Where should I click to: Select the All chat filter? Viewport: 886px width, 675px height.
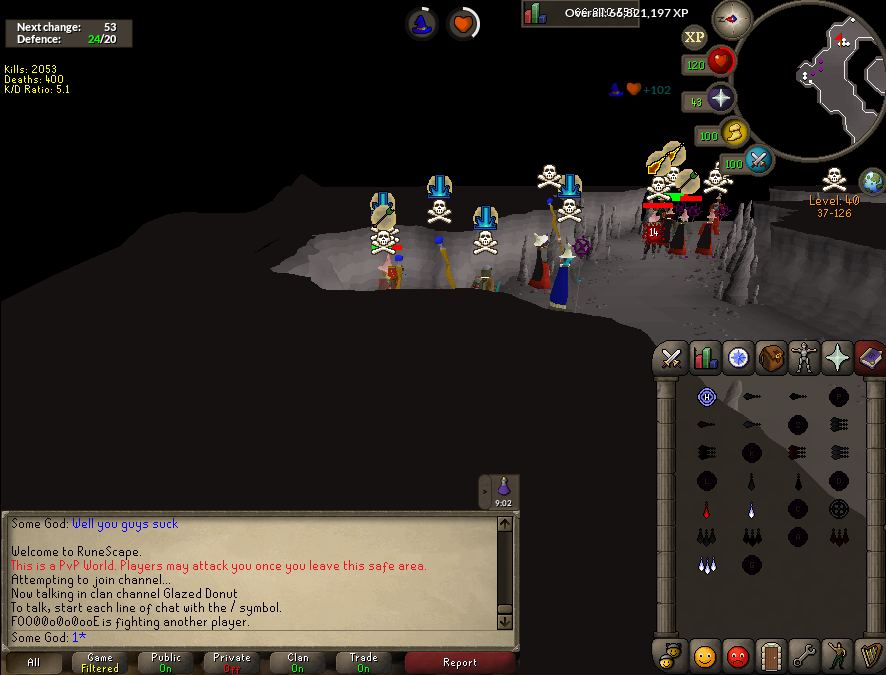tap(34, 663)
